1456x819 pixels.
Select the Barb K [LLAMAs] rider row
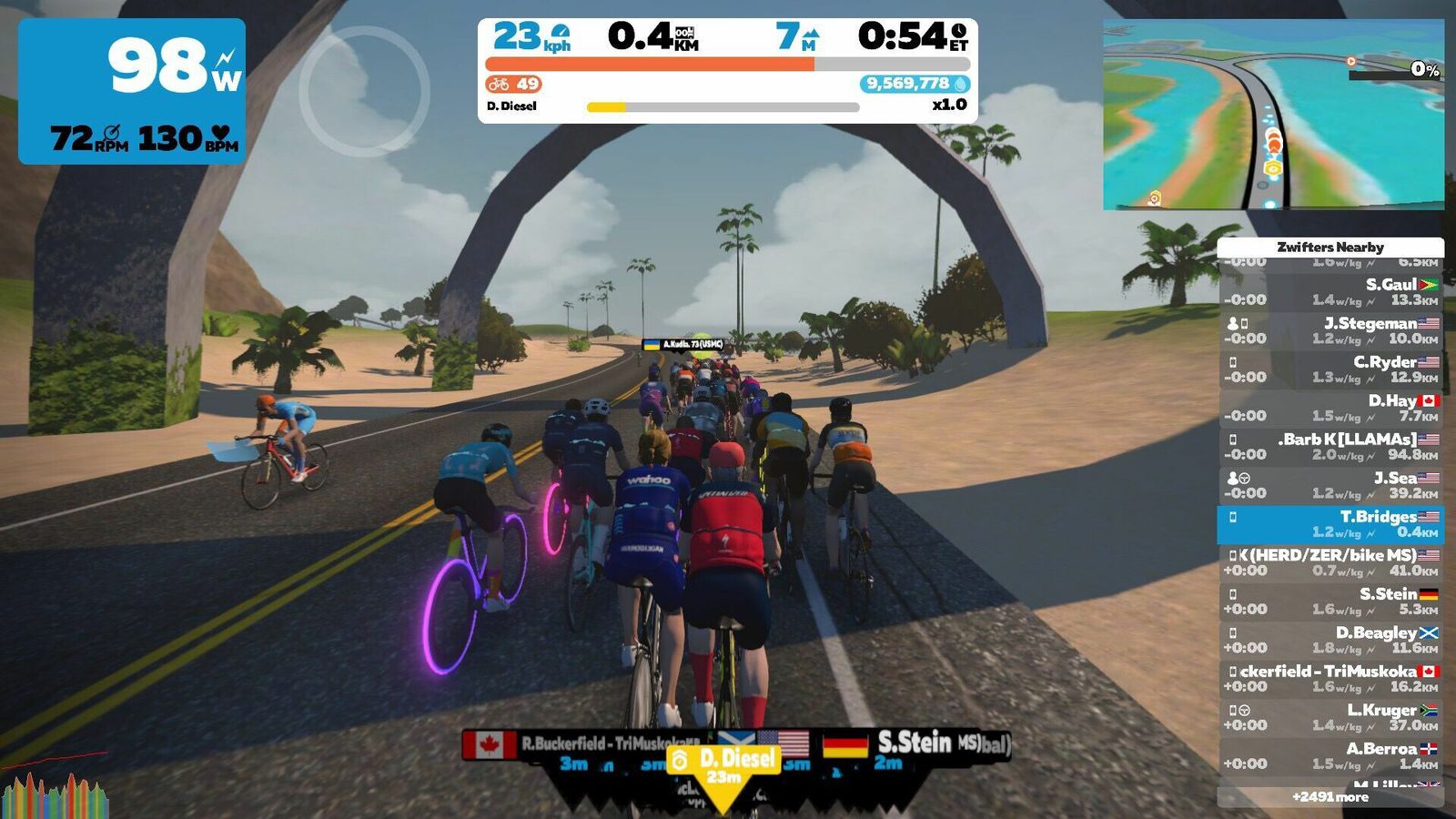click(x=1330, y=447)
